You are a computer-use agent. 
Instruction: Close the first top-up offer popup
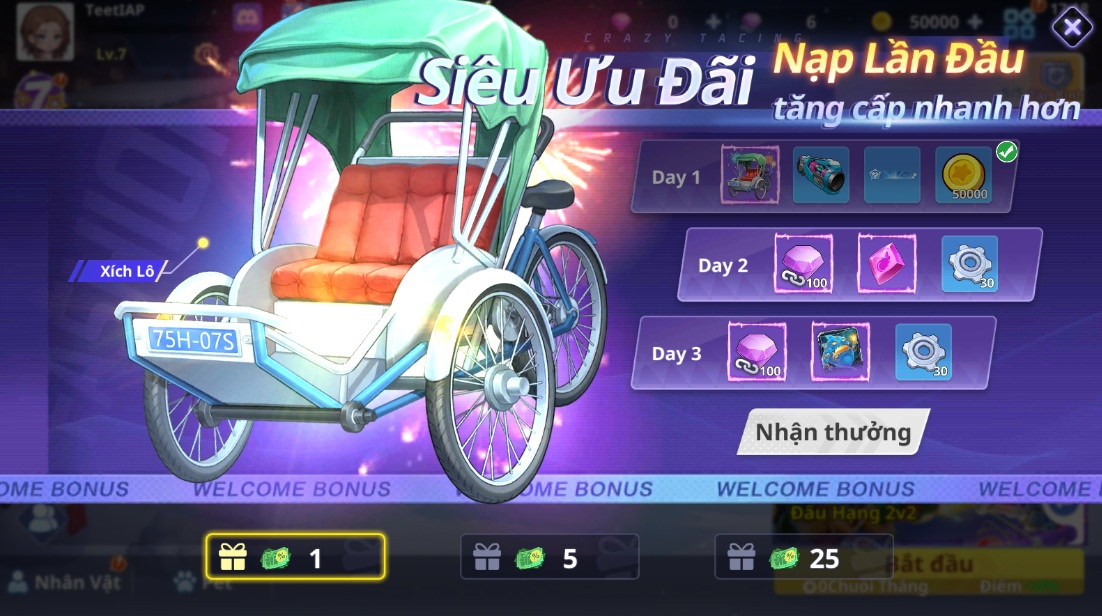[x=1072, y=28]
